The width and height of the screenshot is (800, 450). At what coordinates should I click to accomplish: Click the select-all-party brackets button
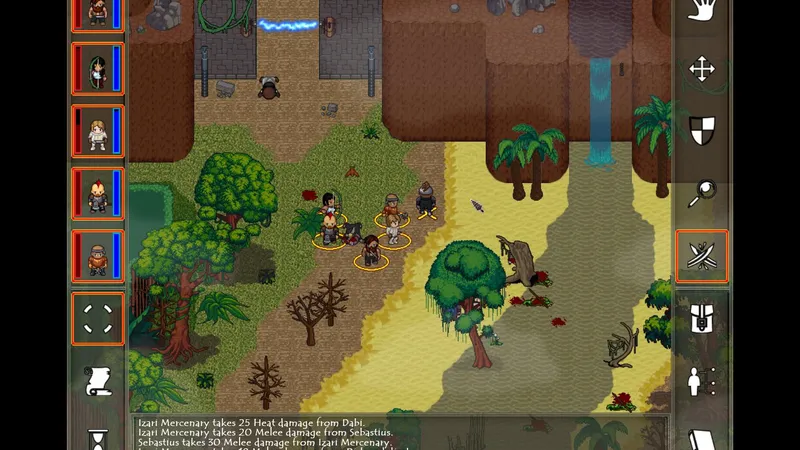click(x=98, y=319)
